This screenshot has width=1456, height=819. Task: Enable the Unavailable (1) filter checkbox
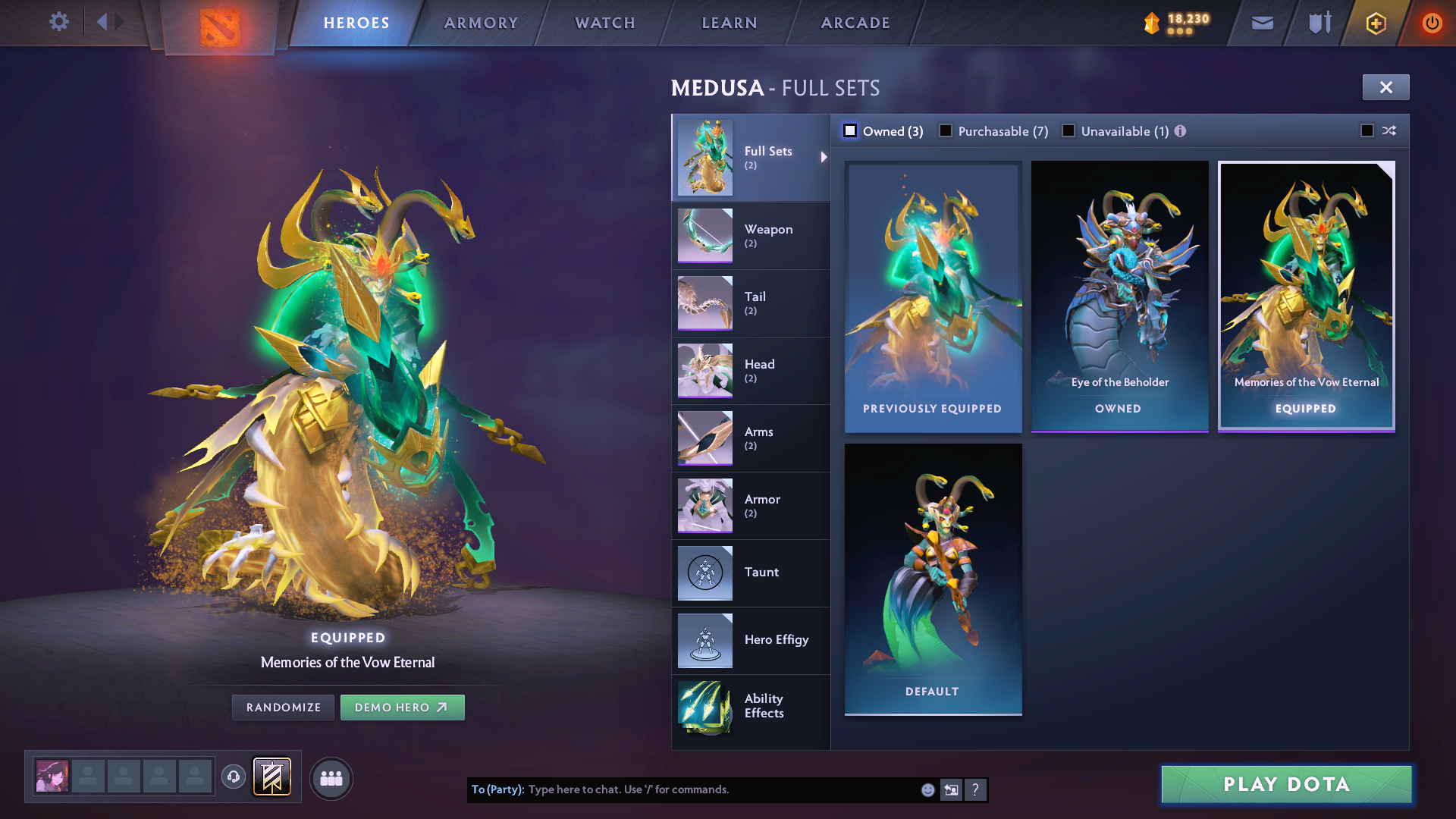[x=1068, y=130]
